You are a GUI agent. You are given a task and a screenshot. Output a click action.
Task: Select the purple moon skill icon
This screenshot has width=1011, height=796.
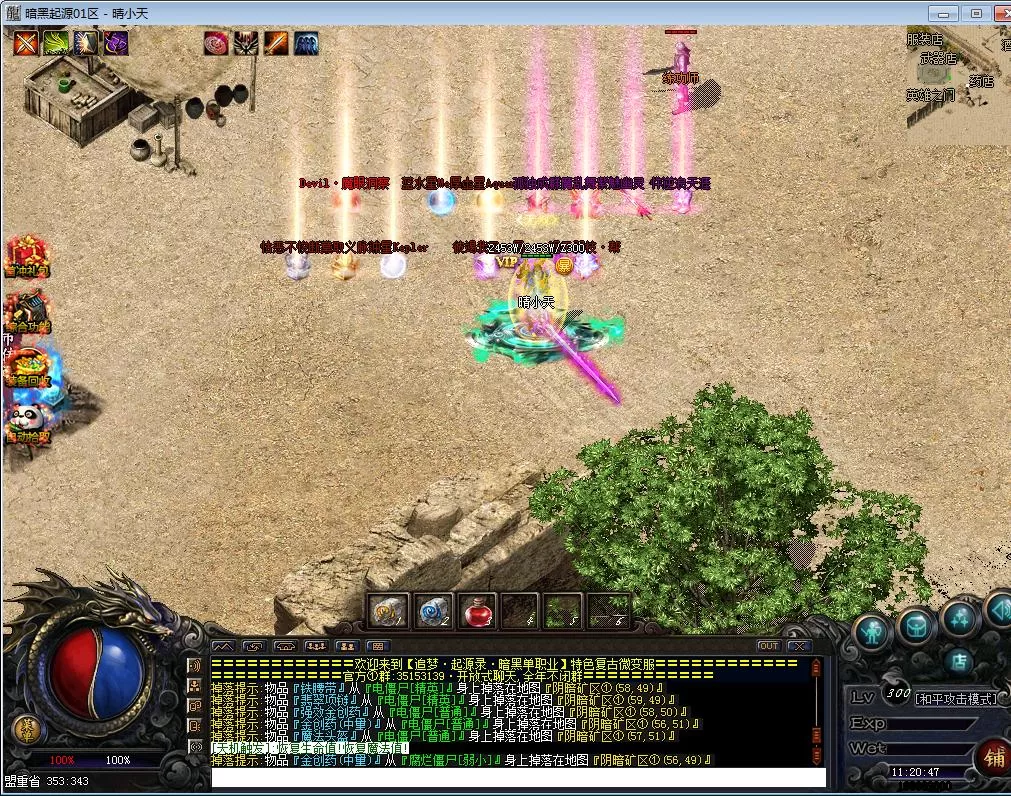pos(116,43)
